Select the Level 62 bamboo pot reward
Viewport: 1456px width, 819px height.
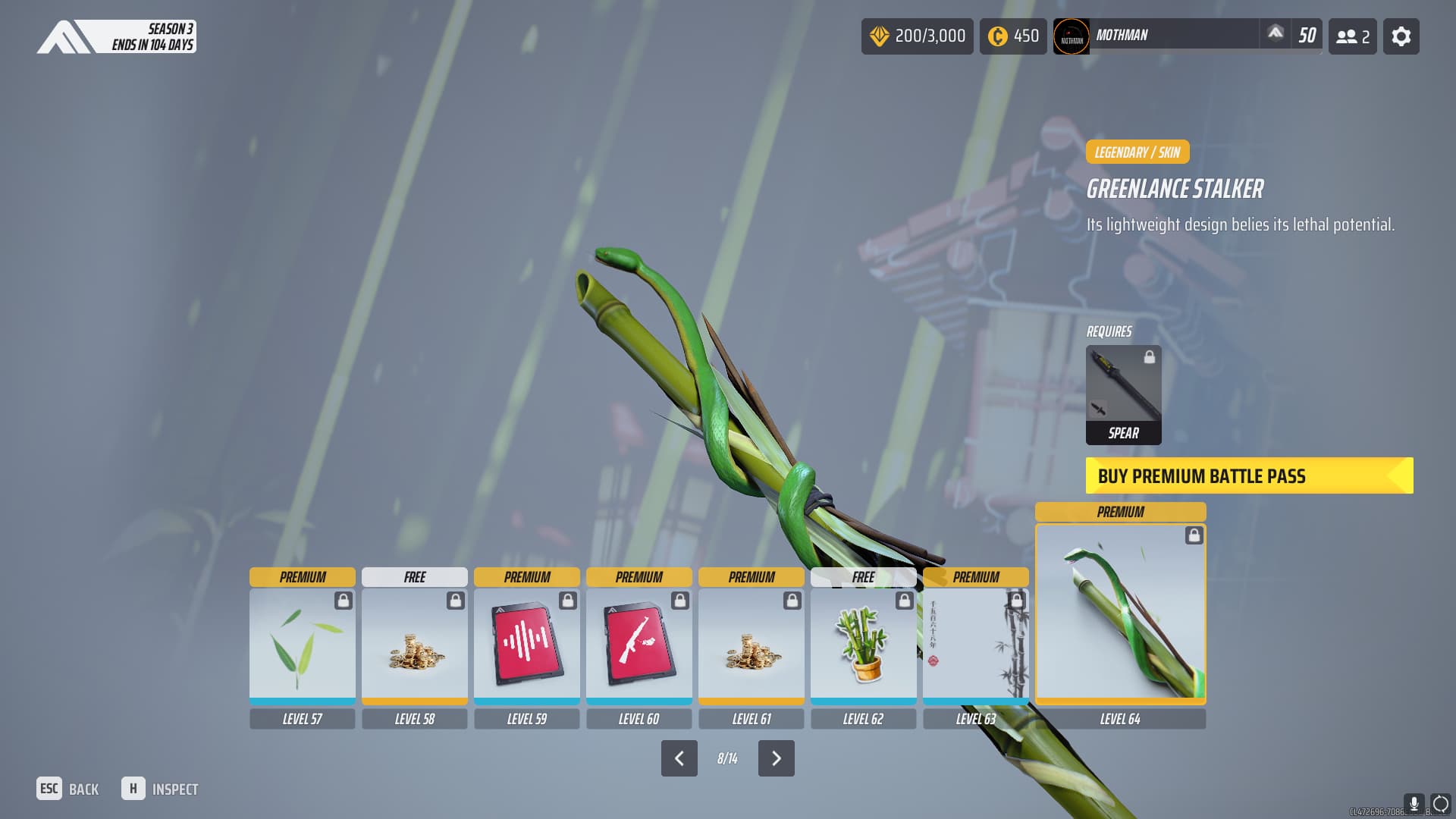coord(863,645)
